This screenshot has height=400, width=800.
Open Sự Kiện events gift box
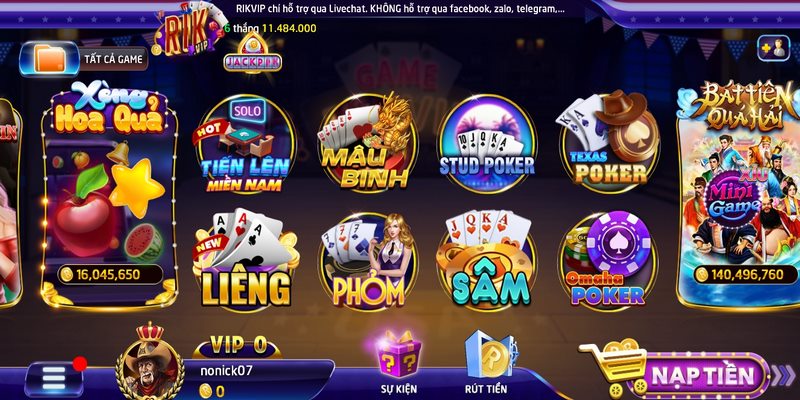(x=399, y=362)
